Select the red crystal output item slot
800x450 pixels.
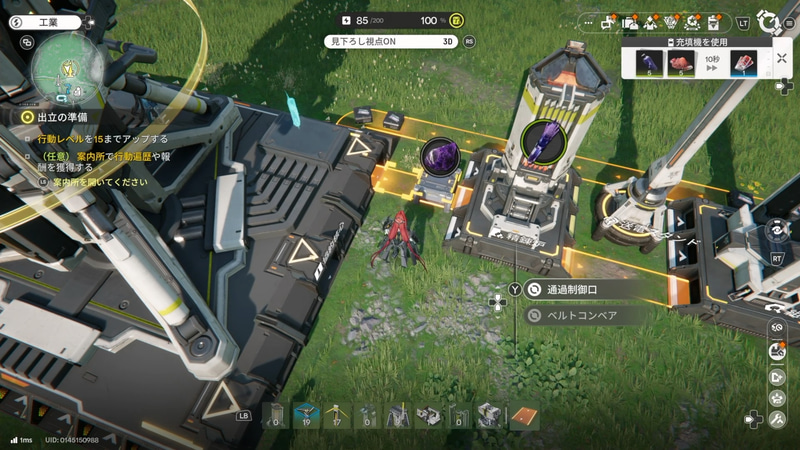point(743,64)
